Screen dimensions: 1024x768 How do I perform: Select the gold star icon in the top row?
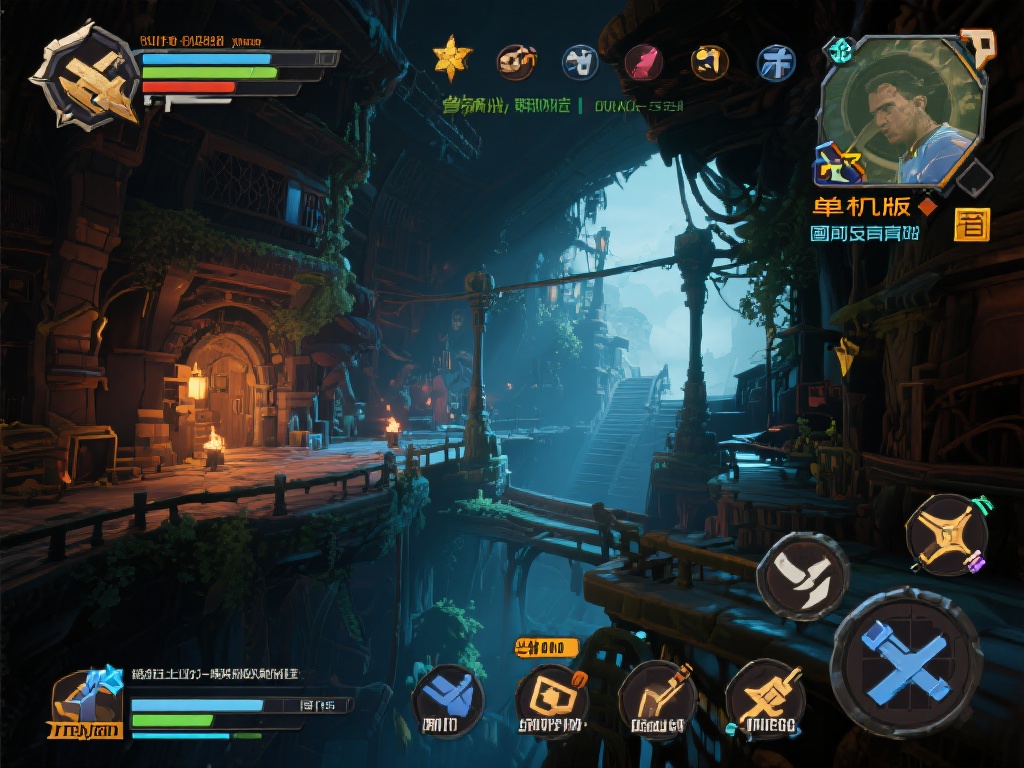(x=452, y=59)
